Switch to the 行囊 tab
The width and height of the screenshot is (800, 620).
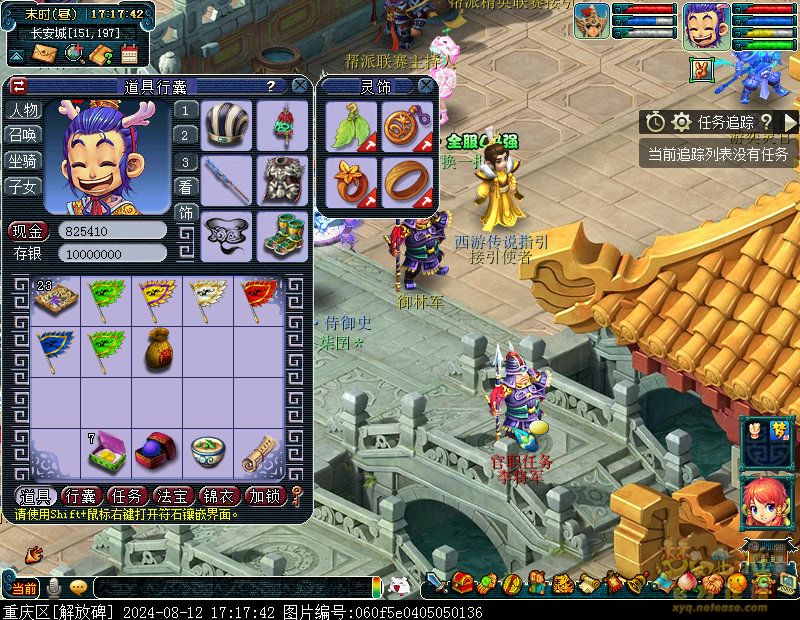(82, 496)
